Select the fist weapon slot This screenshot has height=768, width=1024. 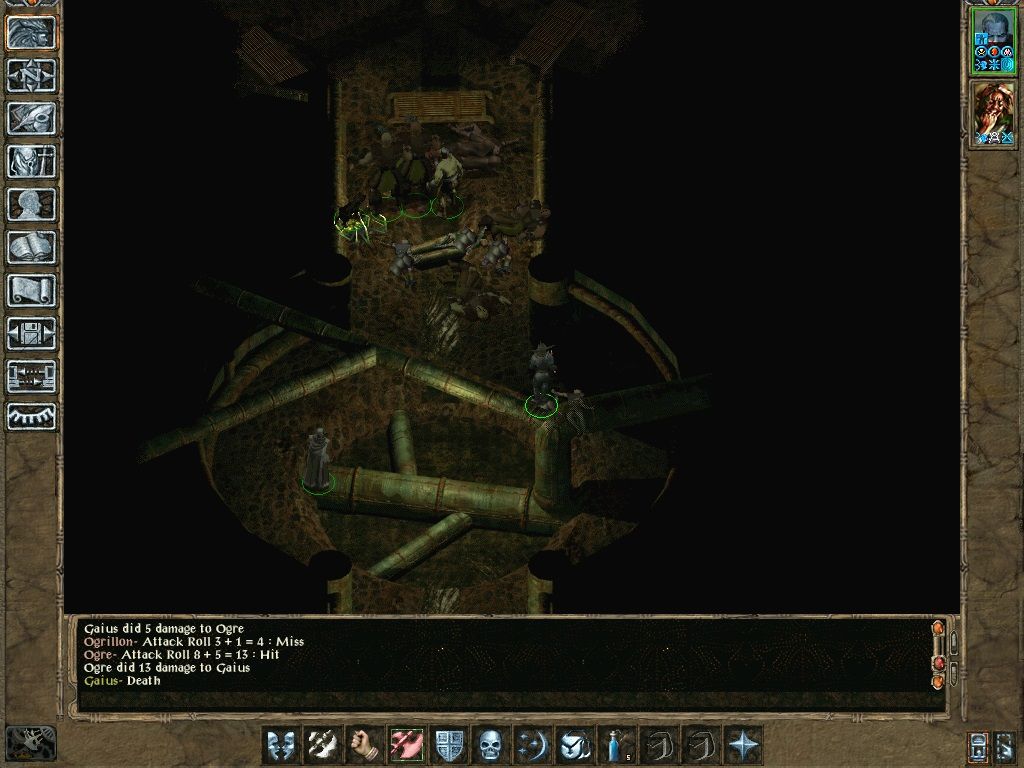point(366,745)
